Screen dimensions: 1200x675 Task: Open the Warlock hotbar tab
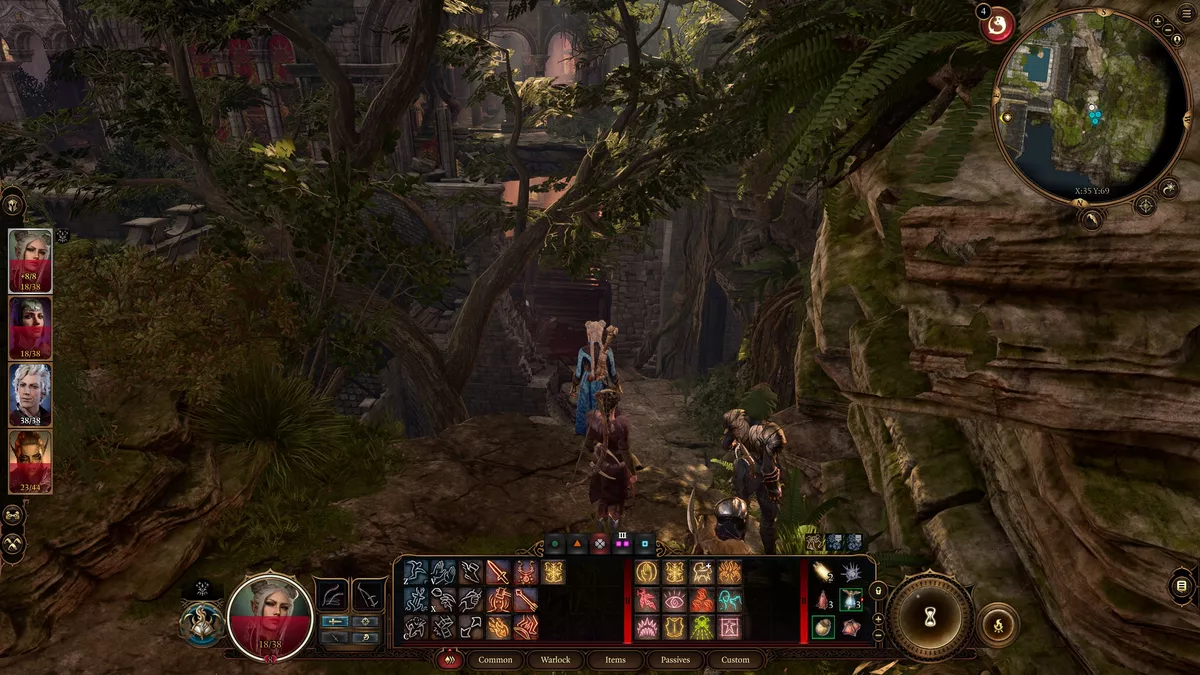(x=555, y=660)
